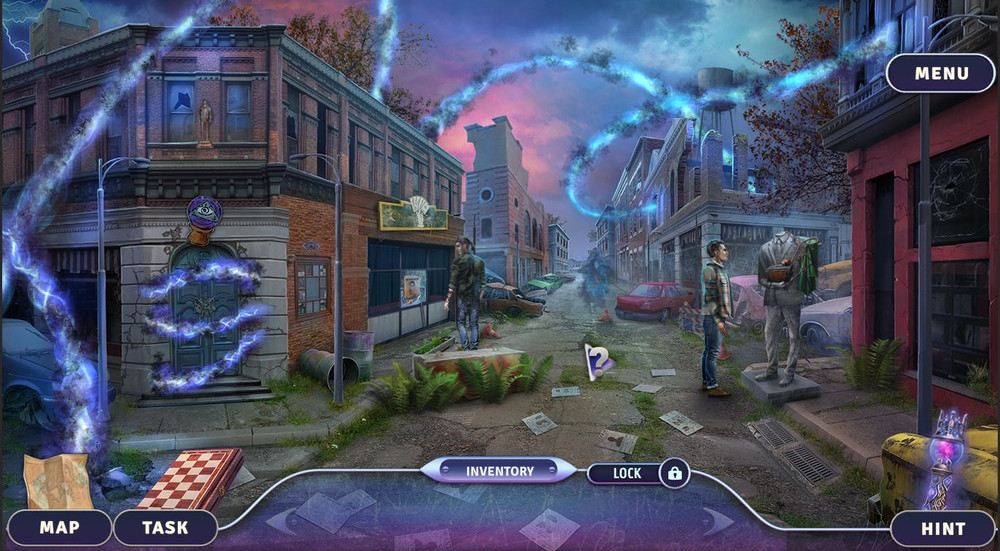Viewport: 1000px width, 551px height.
Task: Expand the Inventory panel
Action: [499, 470]
